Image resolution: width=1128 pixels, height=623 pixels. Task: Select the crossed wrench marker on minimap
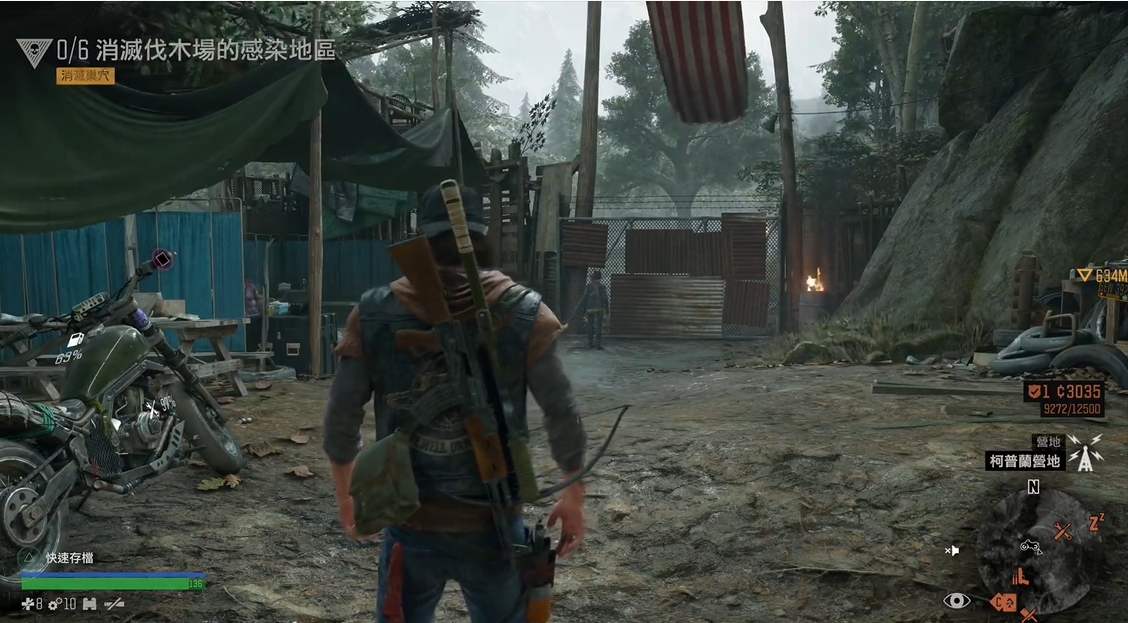pos(1064,533)
